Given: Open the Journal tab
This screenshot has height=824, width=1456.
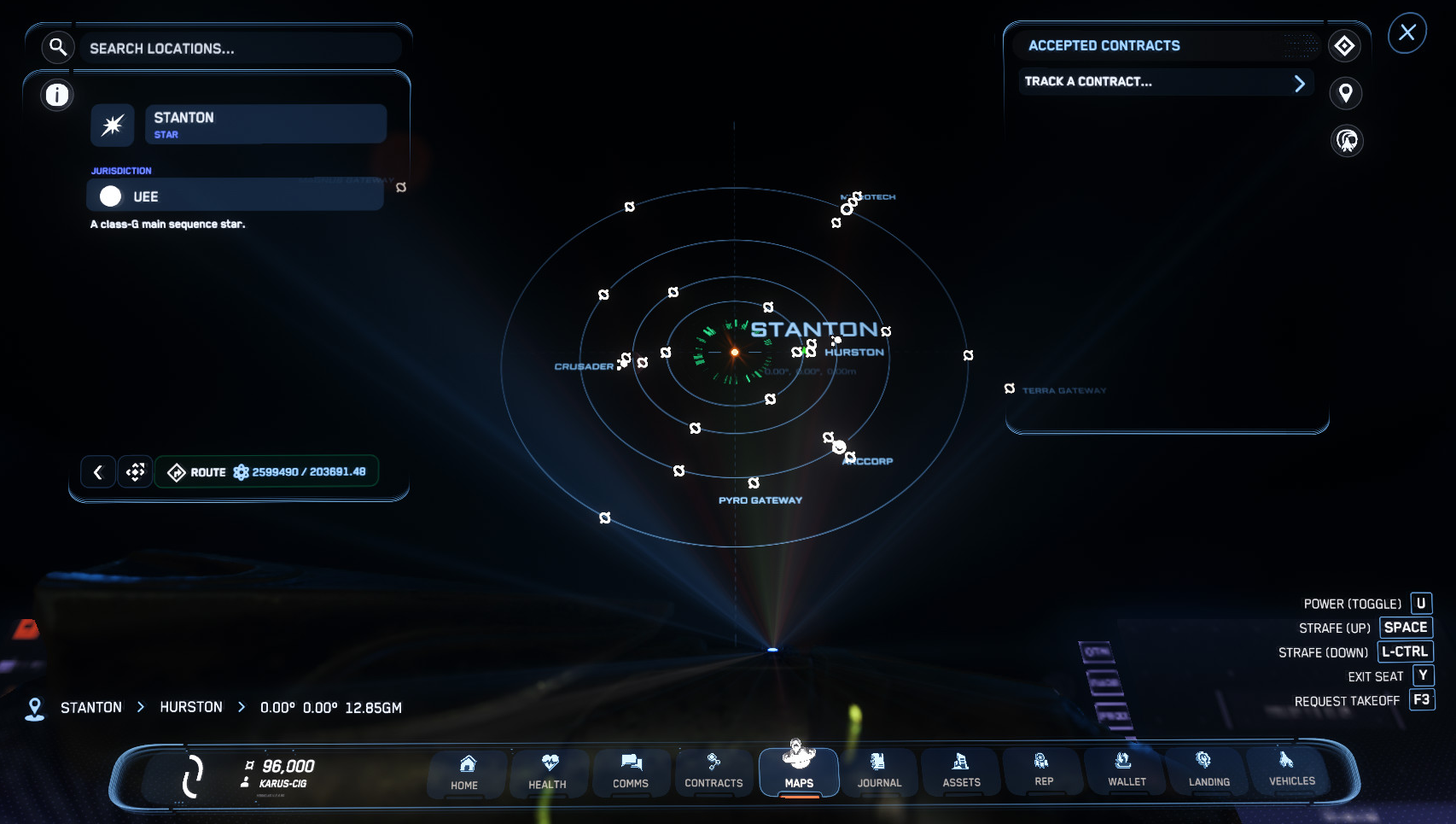Looking at the screenshot, I should point(879,772).
